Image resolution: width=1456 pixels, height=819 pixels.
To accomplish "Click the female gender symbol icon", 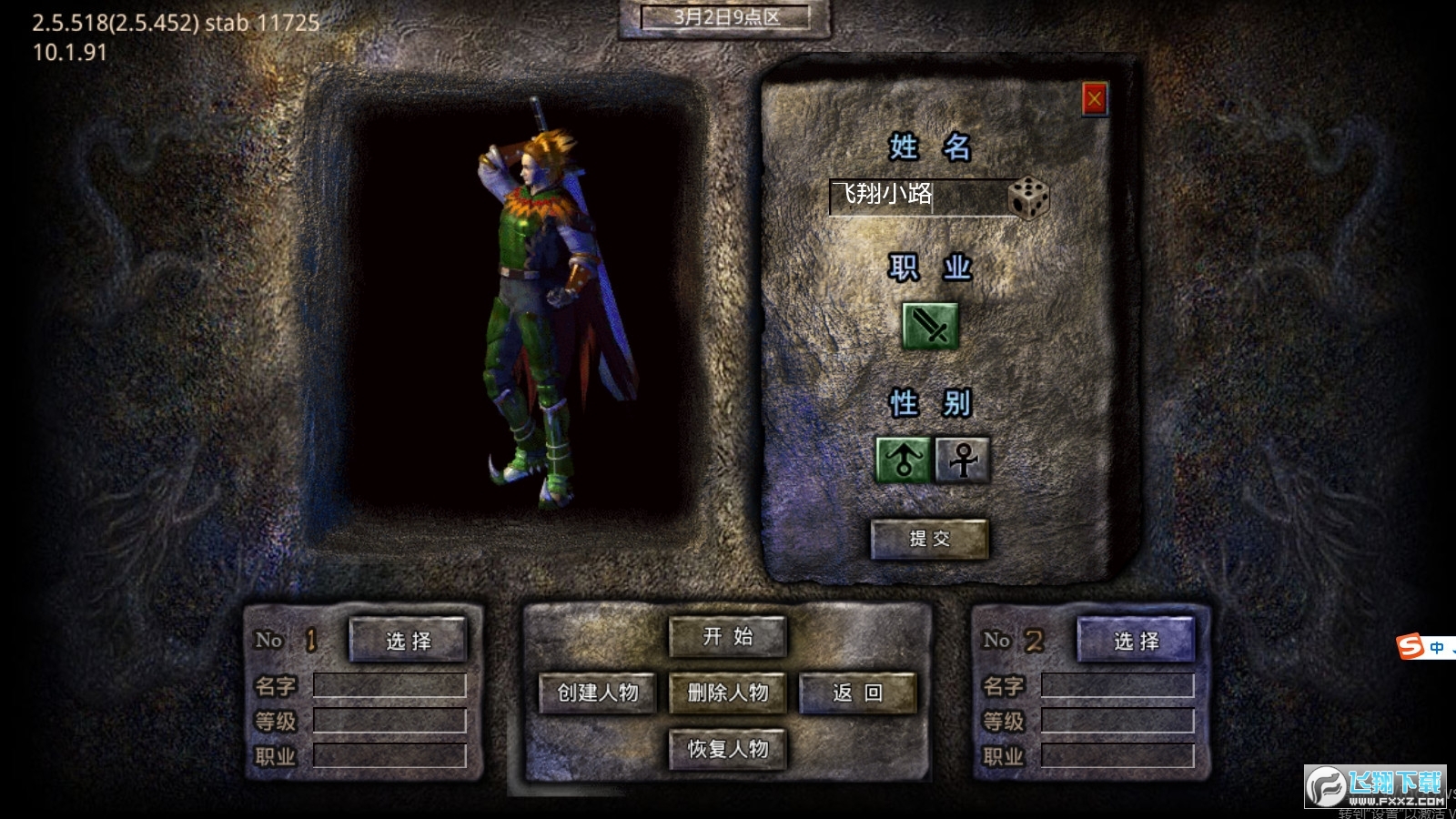I will [x=962, y=460].
